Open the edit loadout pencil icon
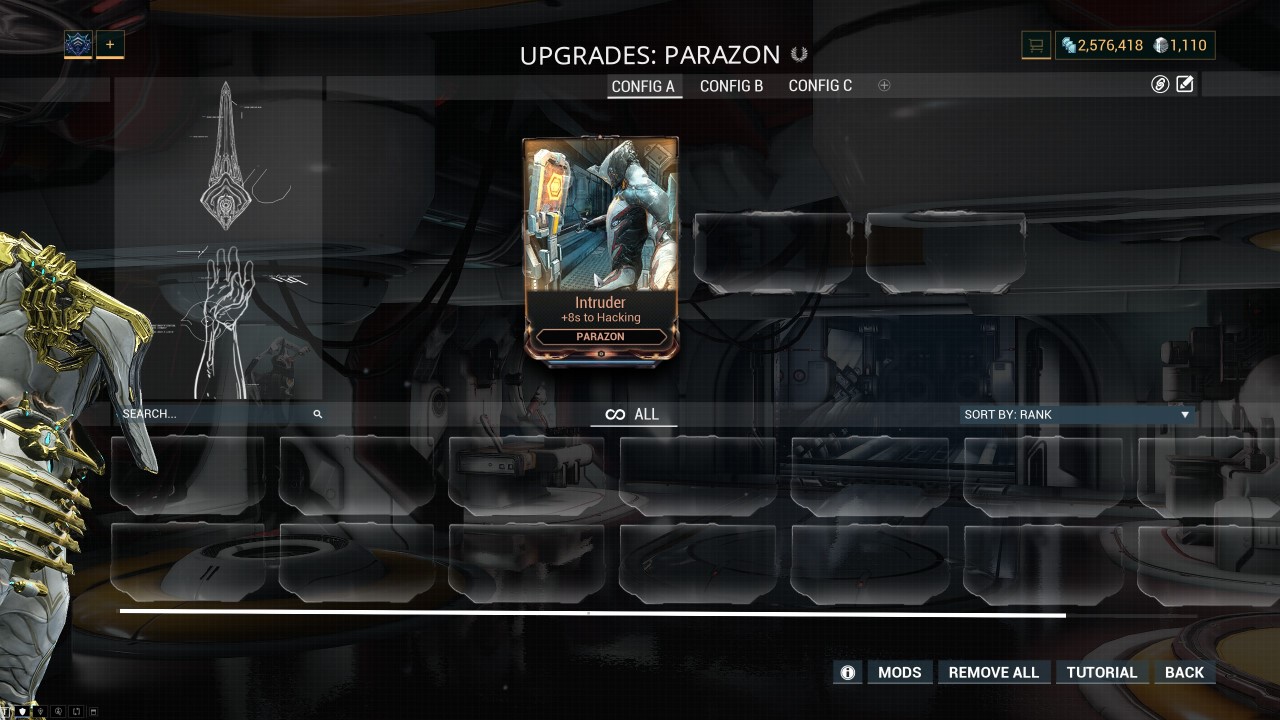Screen dimensions: 1280x720 [x=1185, y=85]
